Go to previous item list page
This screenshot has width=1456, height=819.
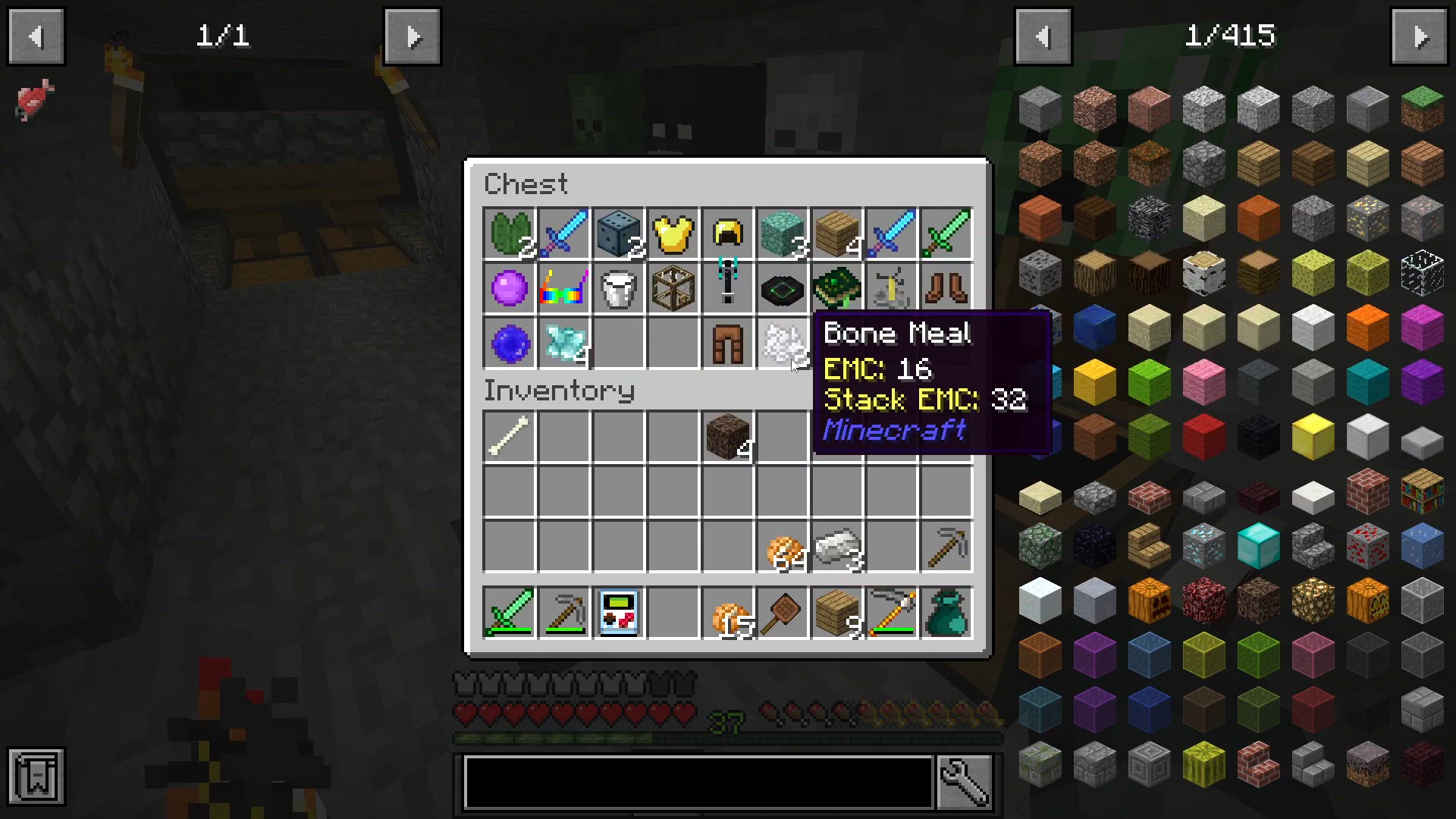1043,36
